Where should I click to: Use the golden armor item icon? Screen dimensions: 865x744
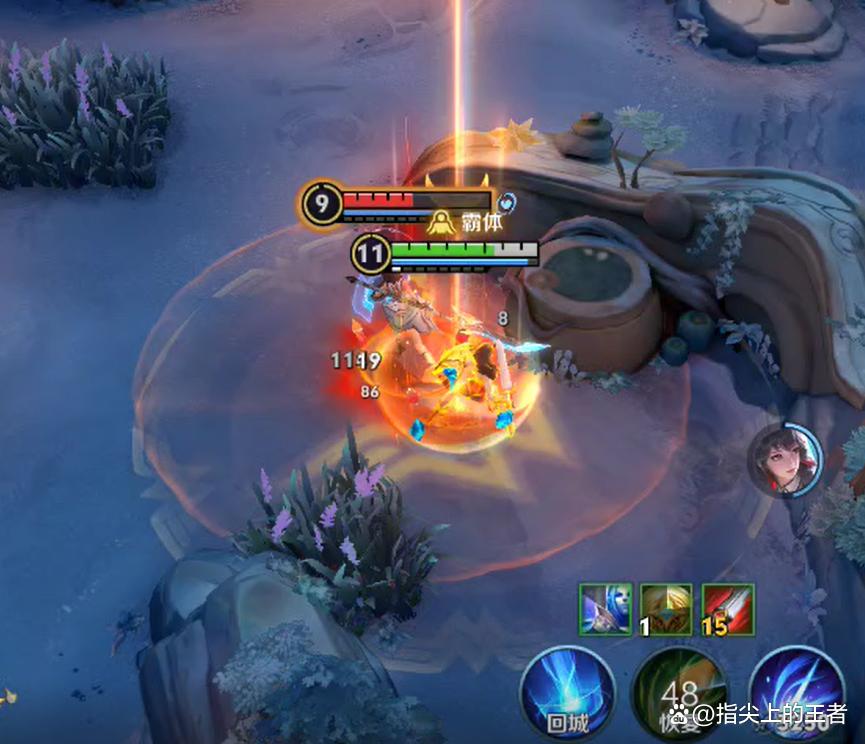pyautogui.click(x=666, y=609)
